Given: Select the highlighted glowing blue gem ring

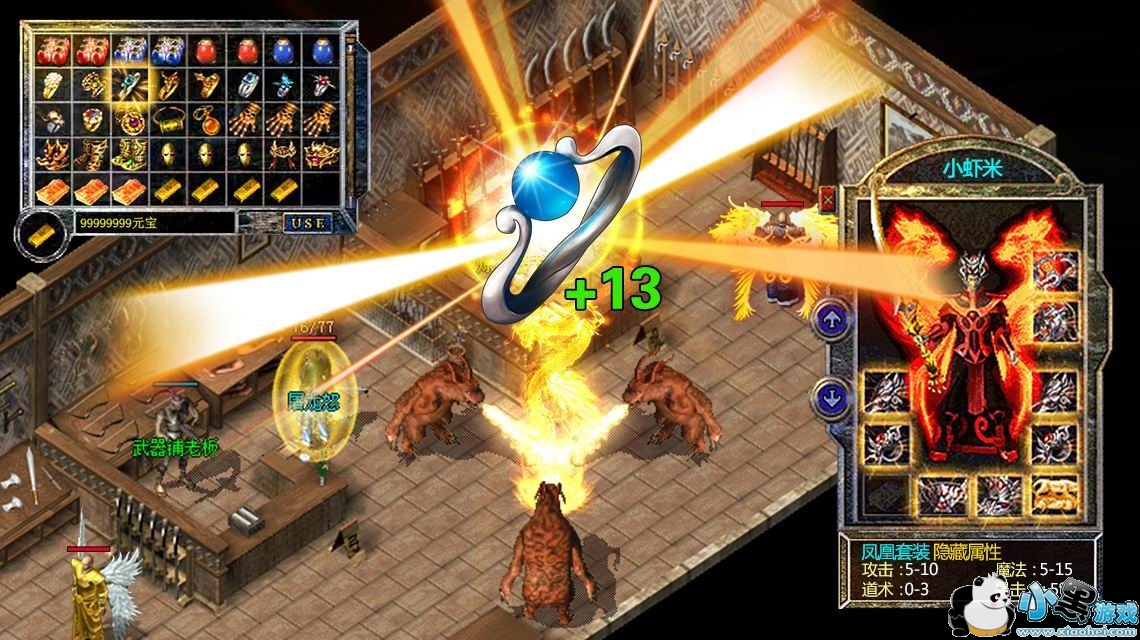Looking at the screenshot, I should (129, 86).
